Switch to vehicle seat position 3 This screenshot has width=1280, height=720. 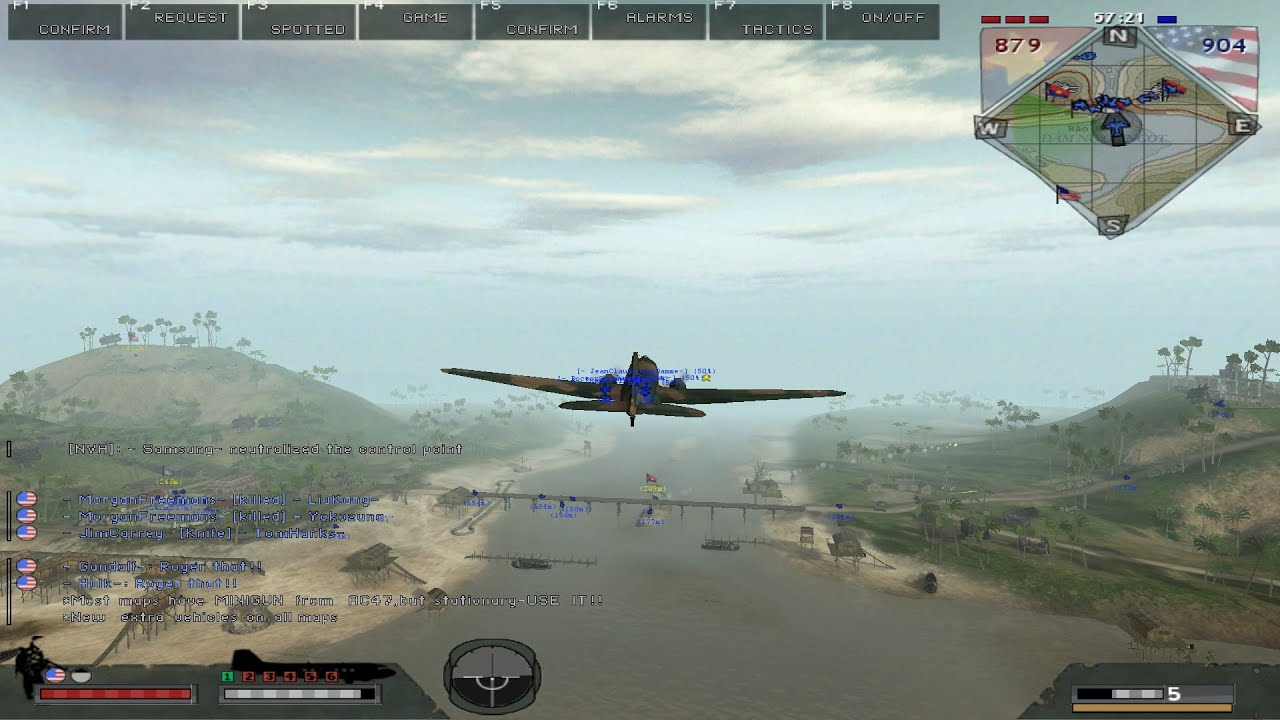coord(268,677)
